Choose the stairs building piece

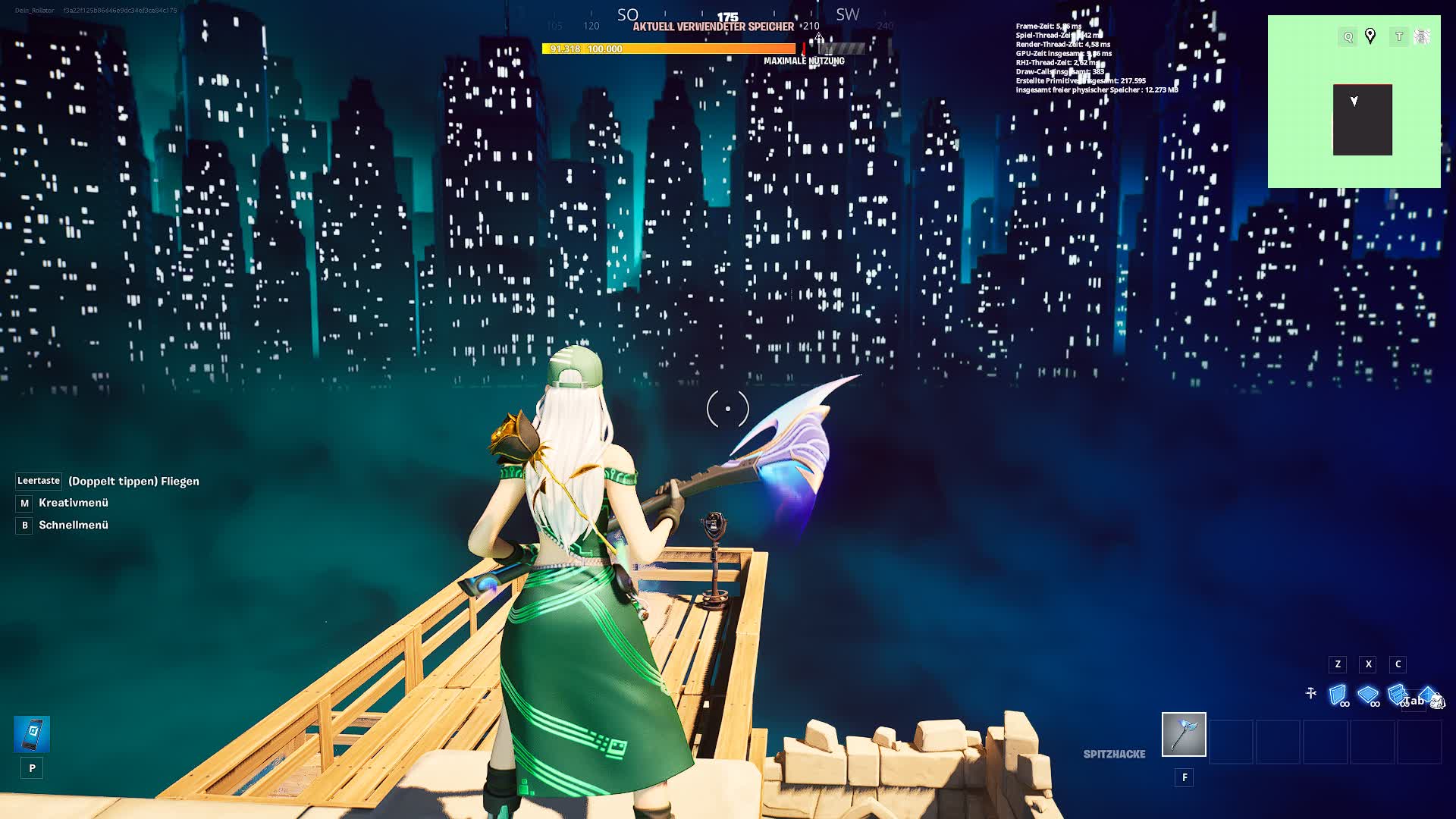pyautogui.click(x=1396, y=694)
